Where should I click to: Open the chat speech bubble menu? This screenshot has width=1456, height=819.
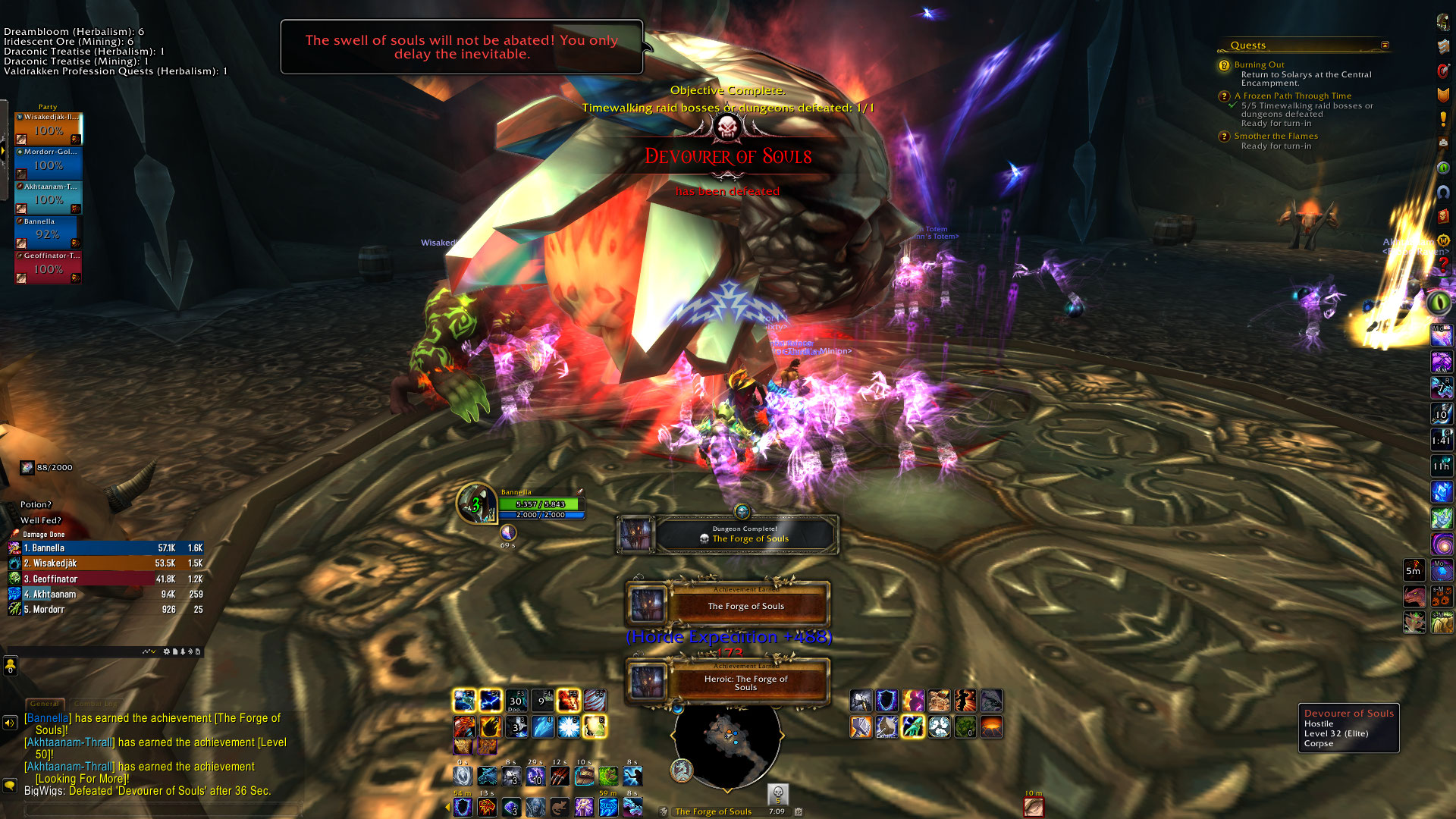click(x=10, y=785)
